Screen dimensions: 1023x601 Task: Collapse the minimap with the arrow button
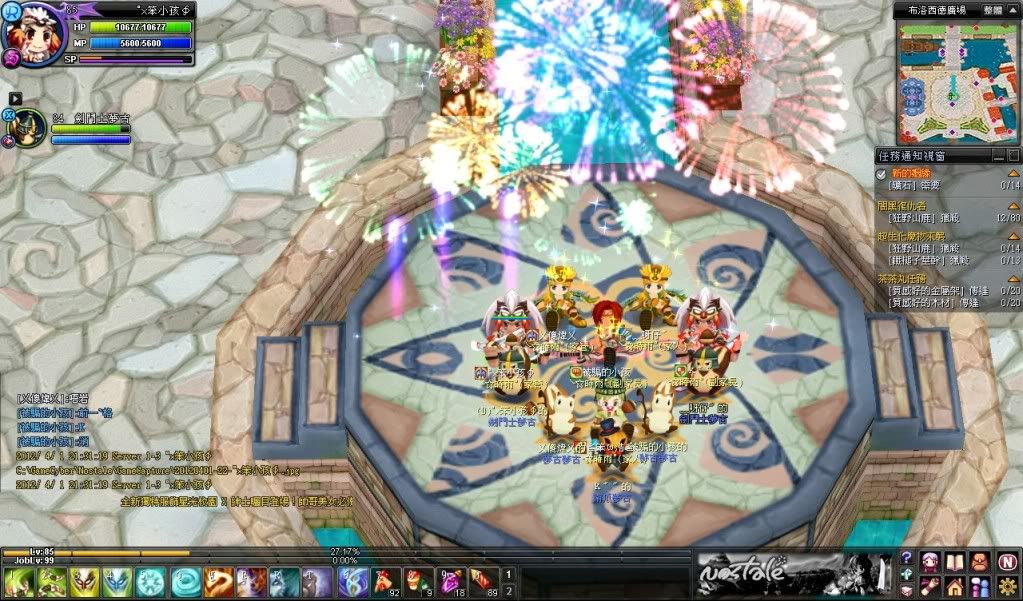coord(1014,9)
